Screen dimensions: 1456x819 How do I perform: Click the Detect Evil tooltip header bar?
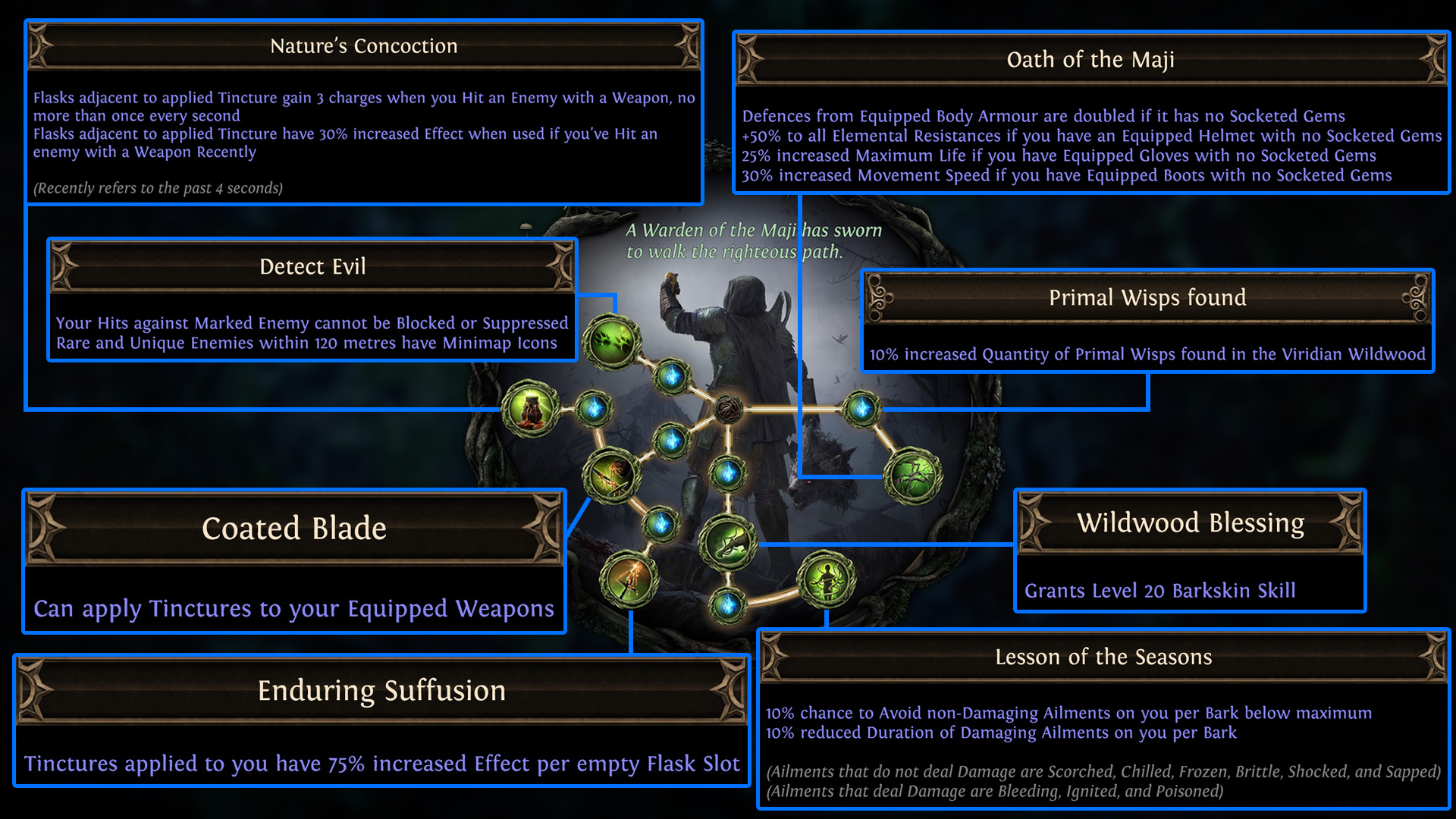click(x=312, y=266)
